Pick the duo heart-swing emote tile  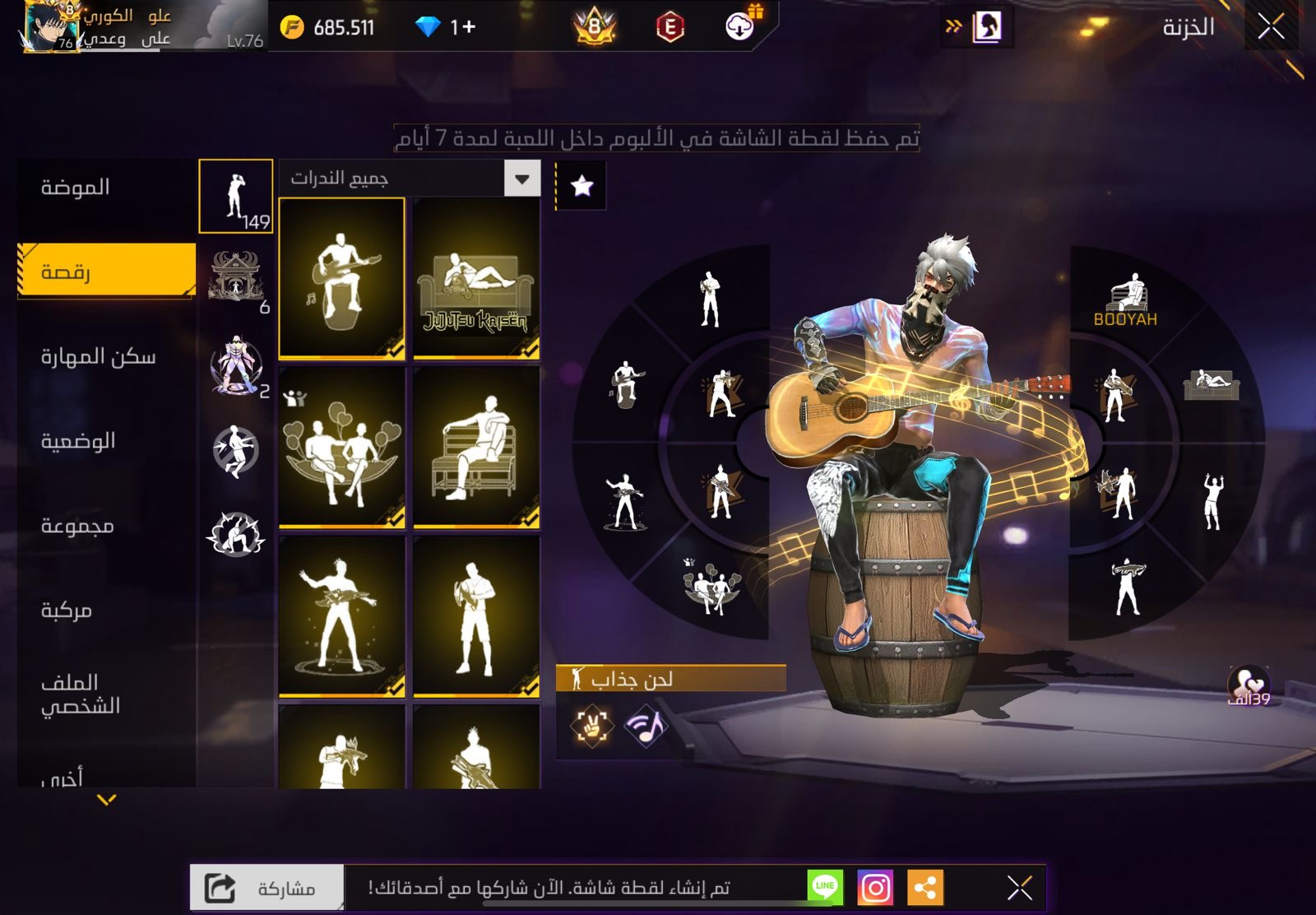click(x=342, y=447)
